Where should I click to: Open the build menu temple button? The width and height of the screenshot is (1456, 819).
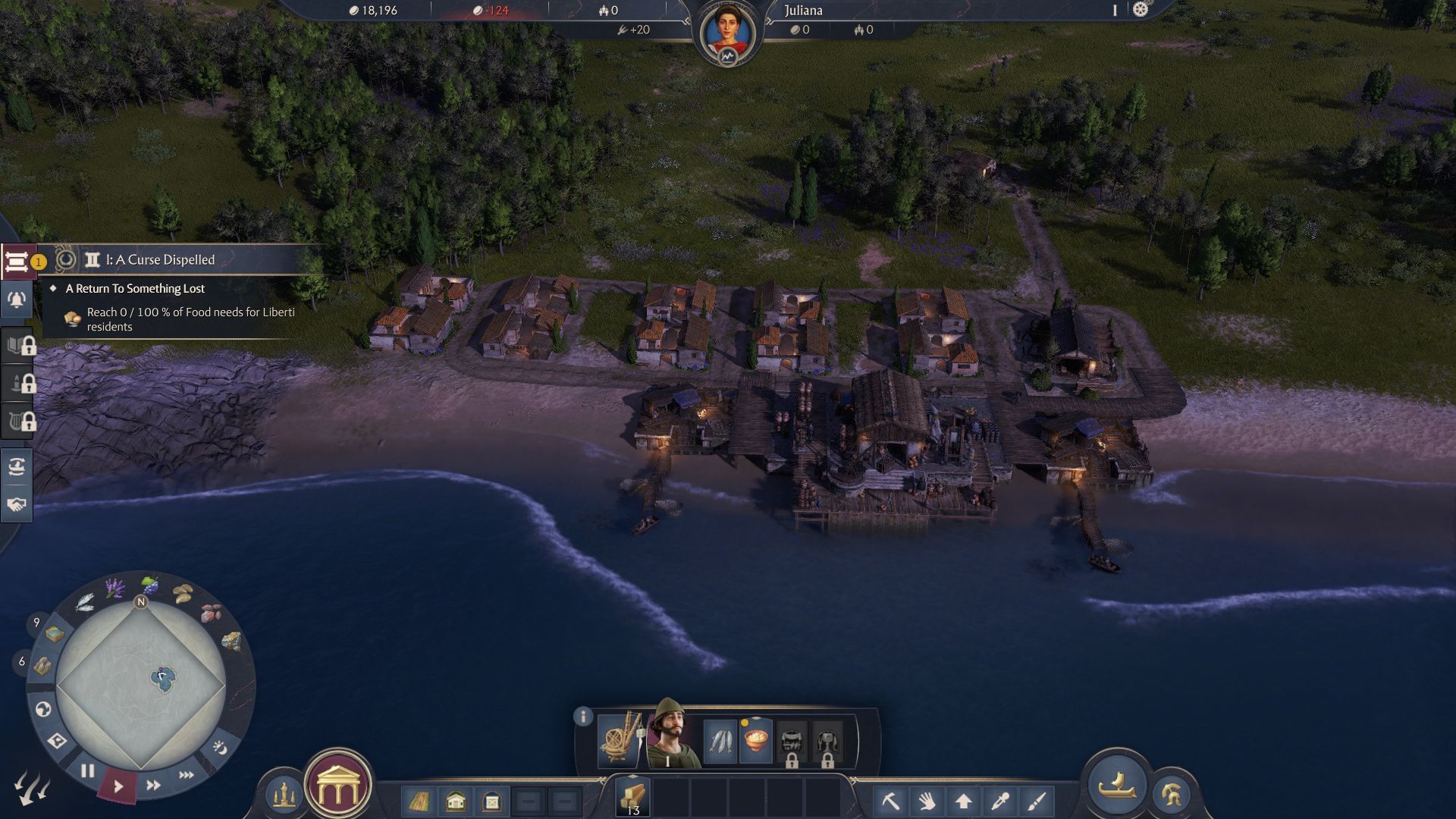[x=337, y=788]
